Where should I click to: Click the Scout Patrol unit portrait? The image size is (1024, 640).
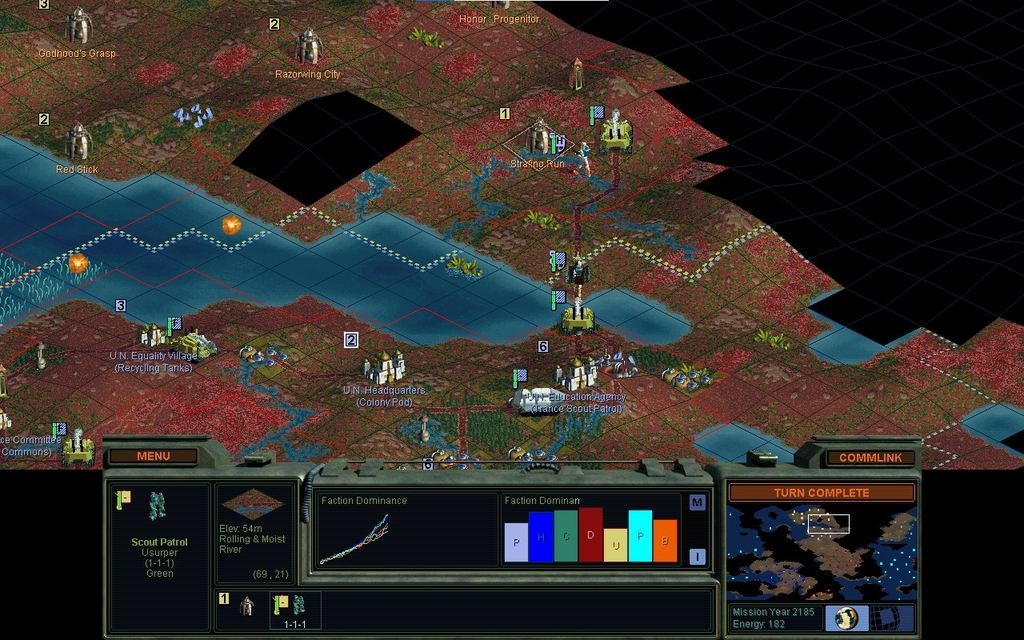tap(158, 507)
